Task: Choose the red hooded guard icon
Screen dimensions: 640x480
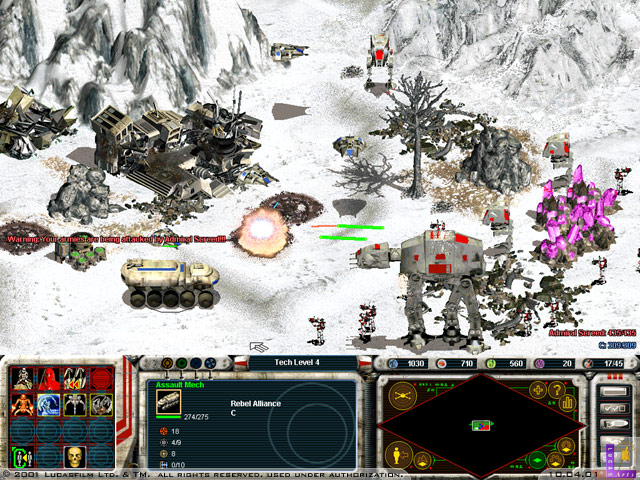Action: tap(48, 378)
